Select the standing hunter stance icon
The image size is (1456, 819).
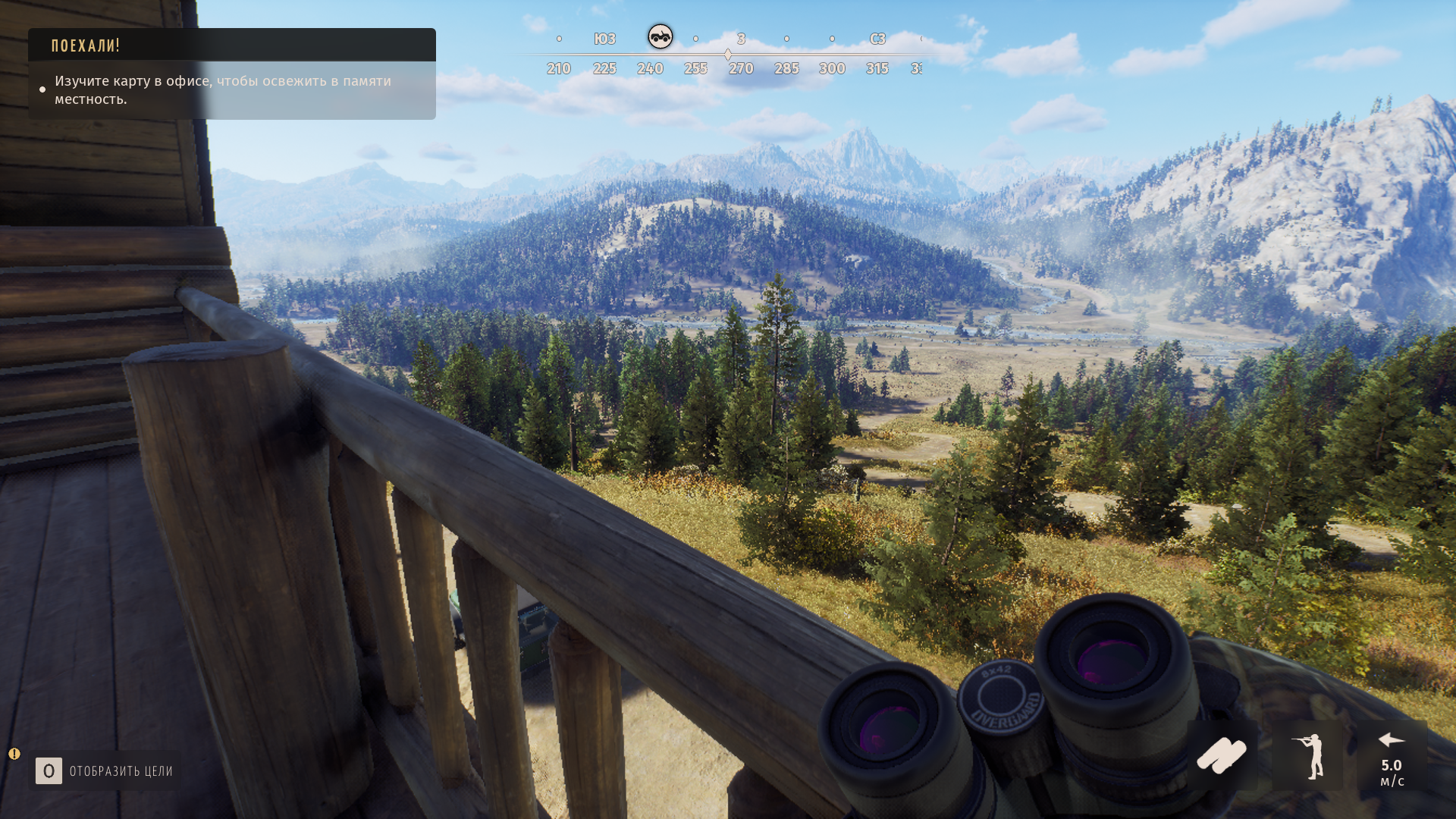tap(1308, 756)
